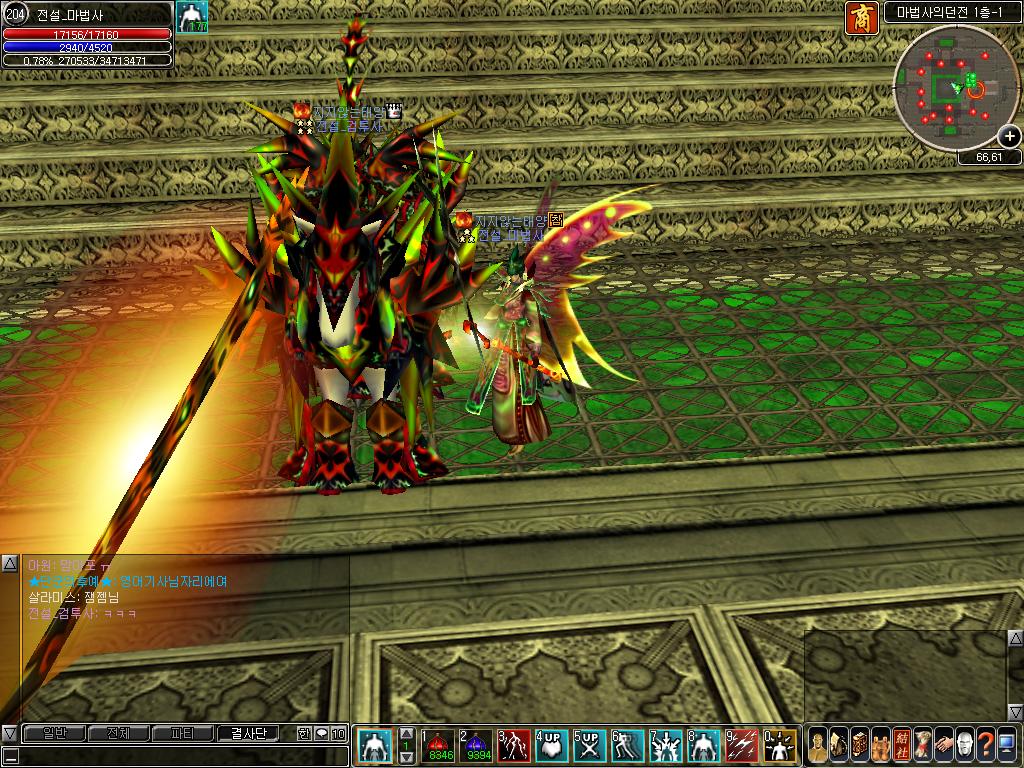Open the handshake trade icon

(943, 745)
